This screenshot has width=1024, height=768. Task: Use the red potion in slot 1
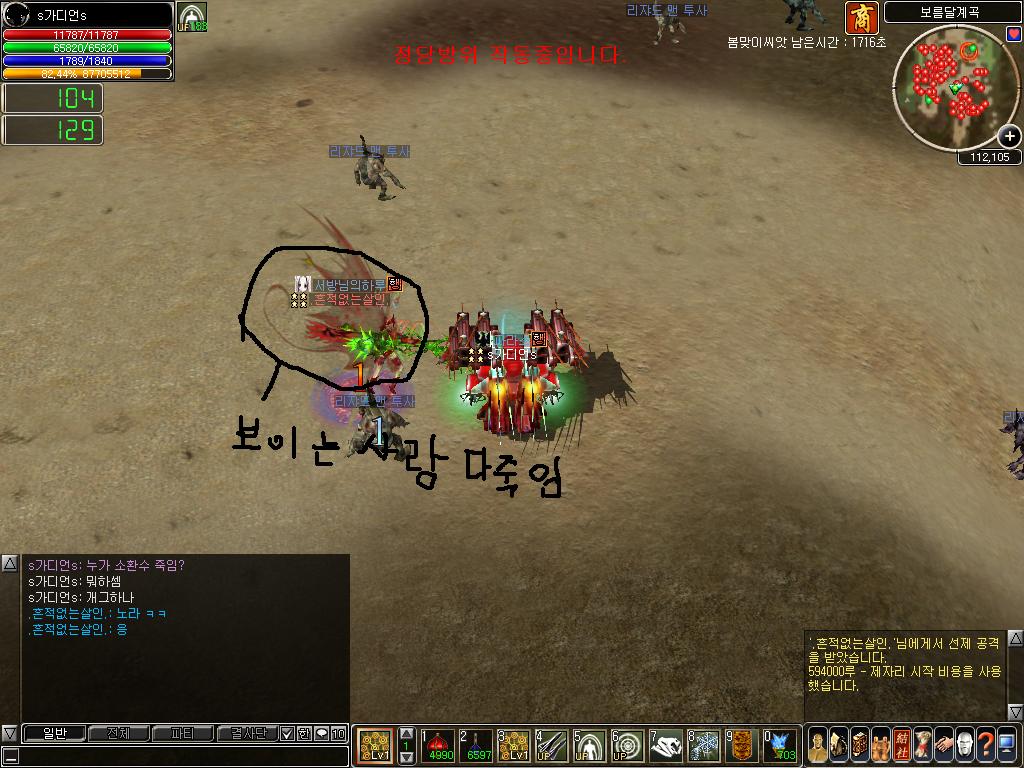(437, 745)
